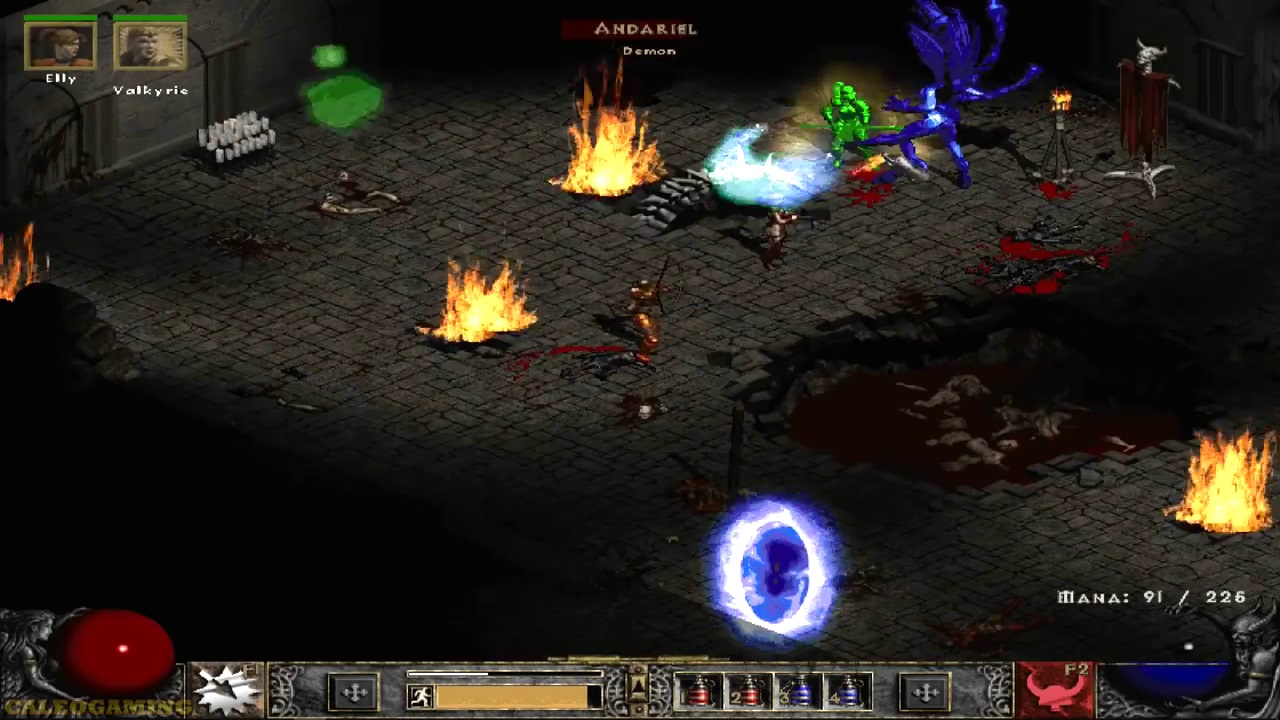The image size is (1280, 720).
Task: Drink the blue mana potion in belt slot 4
Action: [848, 692]
